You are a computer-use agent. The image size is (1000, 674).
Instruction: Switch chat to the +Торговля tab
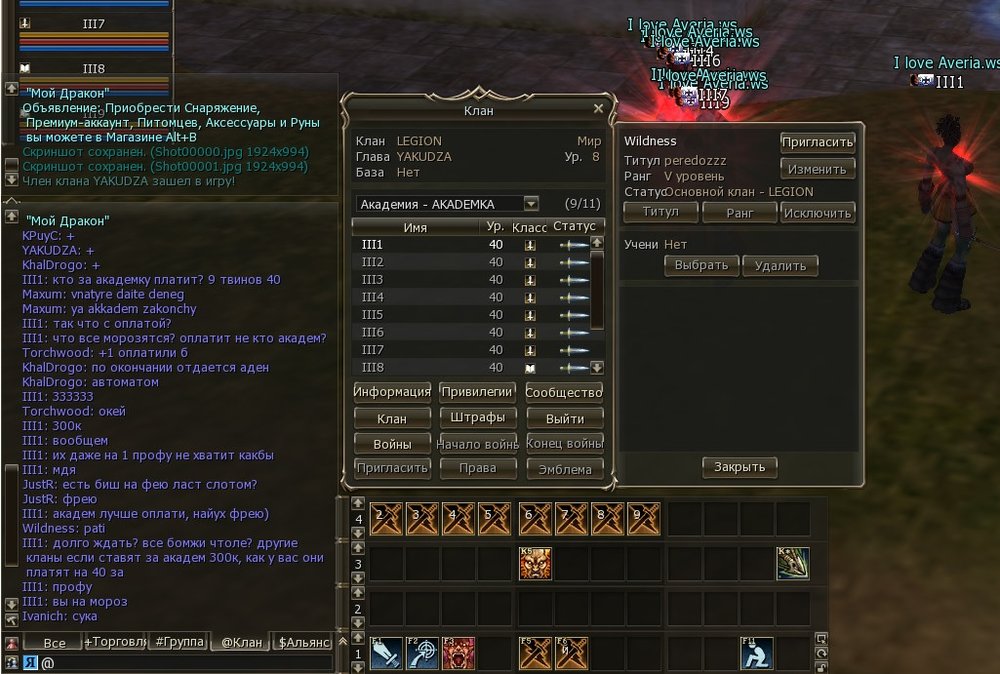[114, 642]
